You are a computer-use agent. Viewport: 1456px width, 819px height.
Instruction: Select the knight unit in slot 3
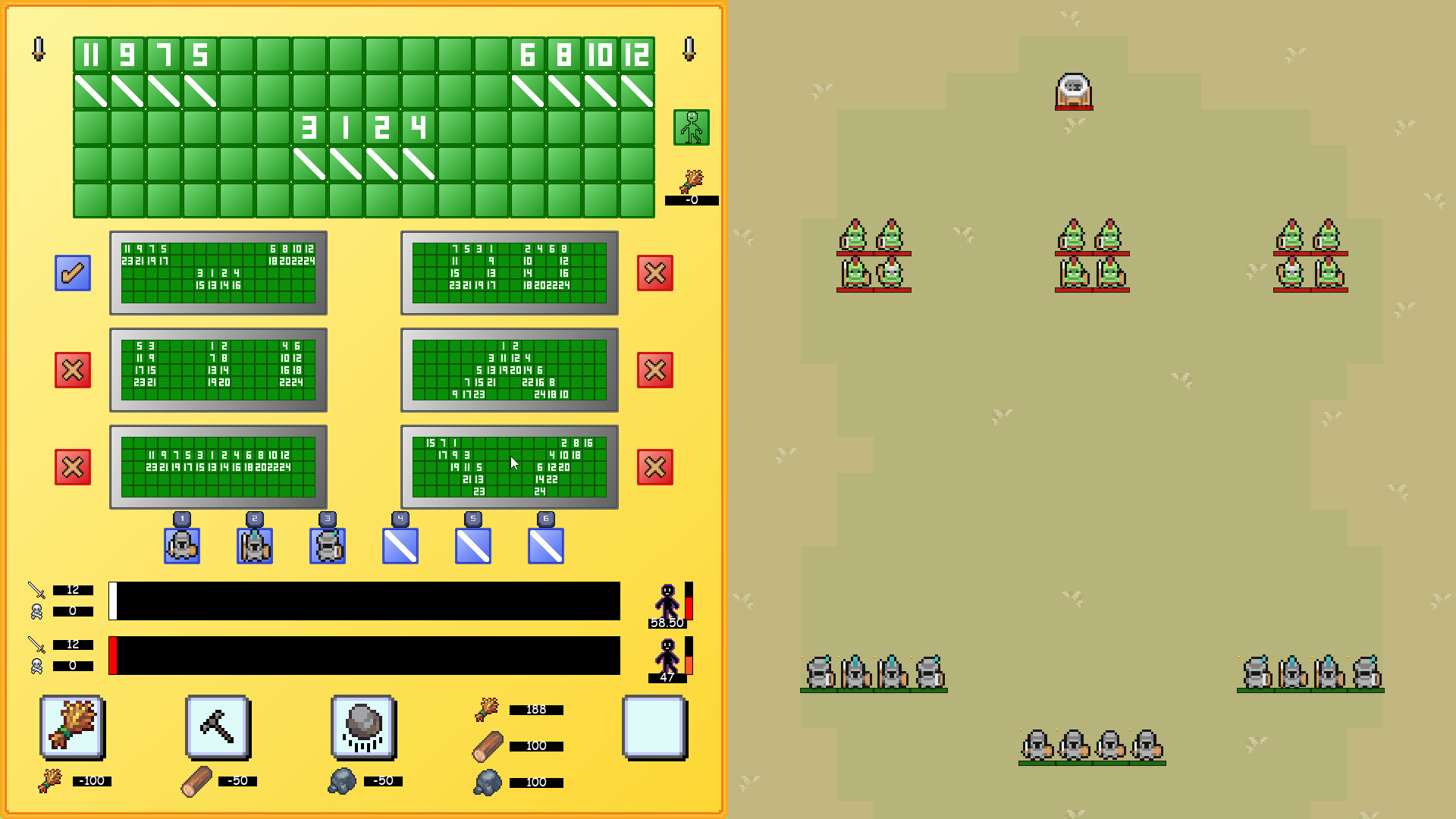[327, 544]
